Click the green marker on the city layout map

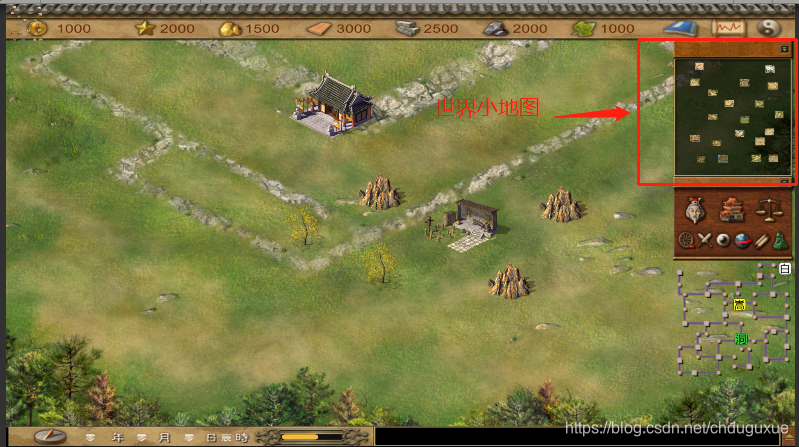741,339
